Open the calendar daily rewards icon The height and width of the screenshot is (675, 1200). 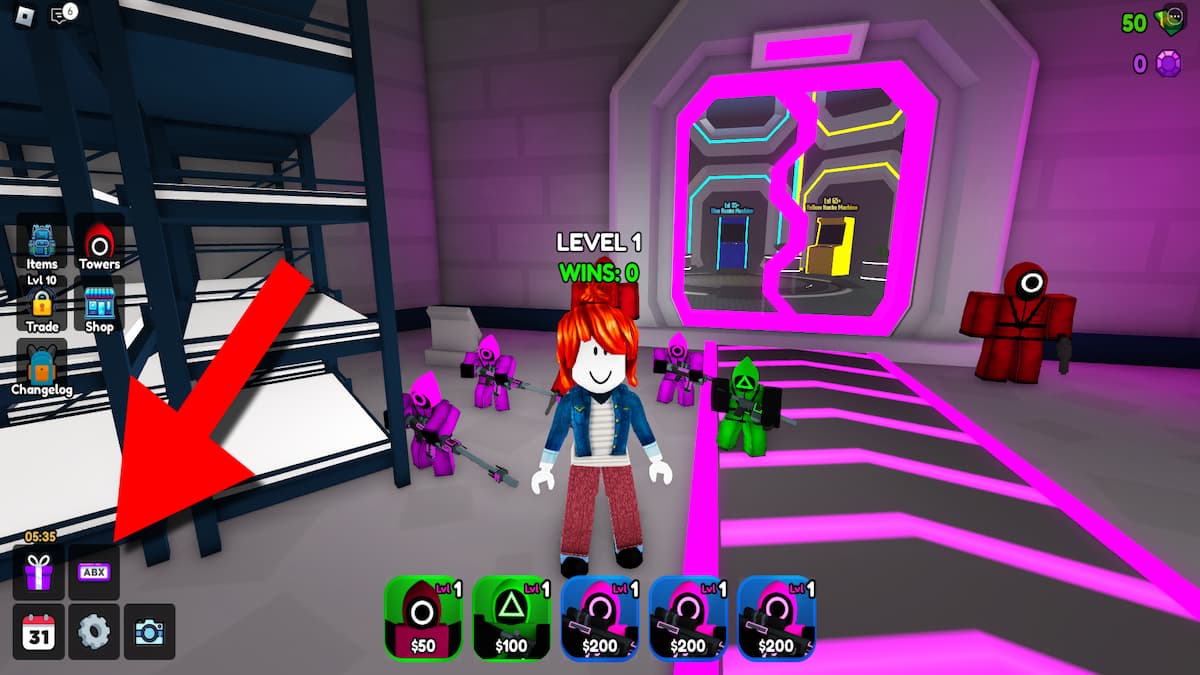pyautogui.click(x=39, y=631)
